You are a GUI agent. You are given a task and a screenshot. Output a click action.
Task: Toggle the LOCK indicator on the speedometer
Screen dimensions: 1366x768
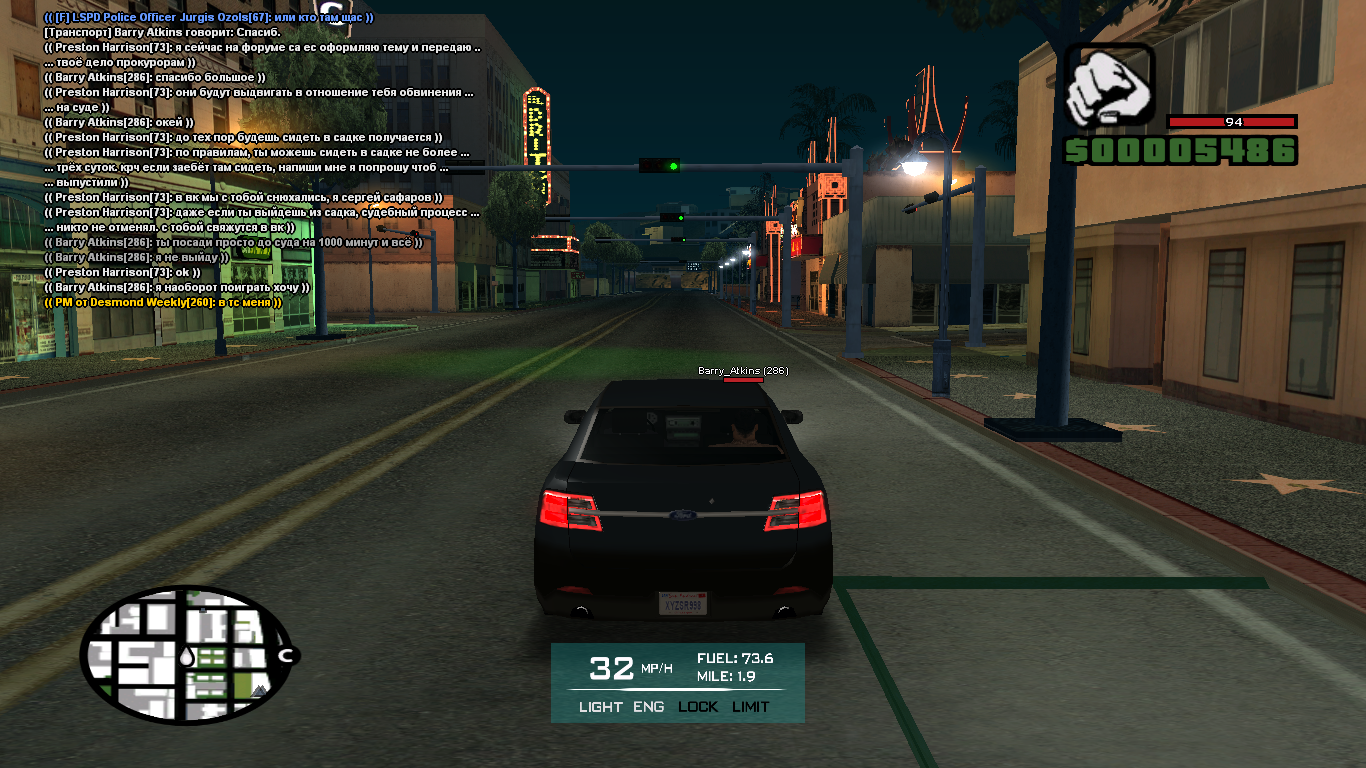pos(698,707)
